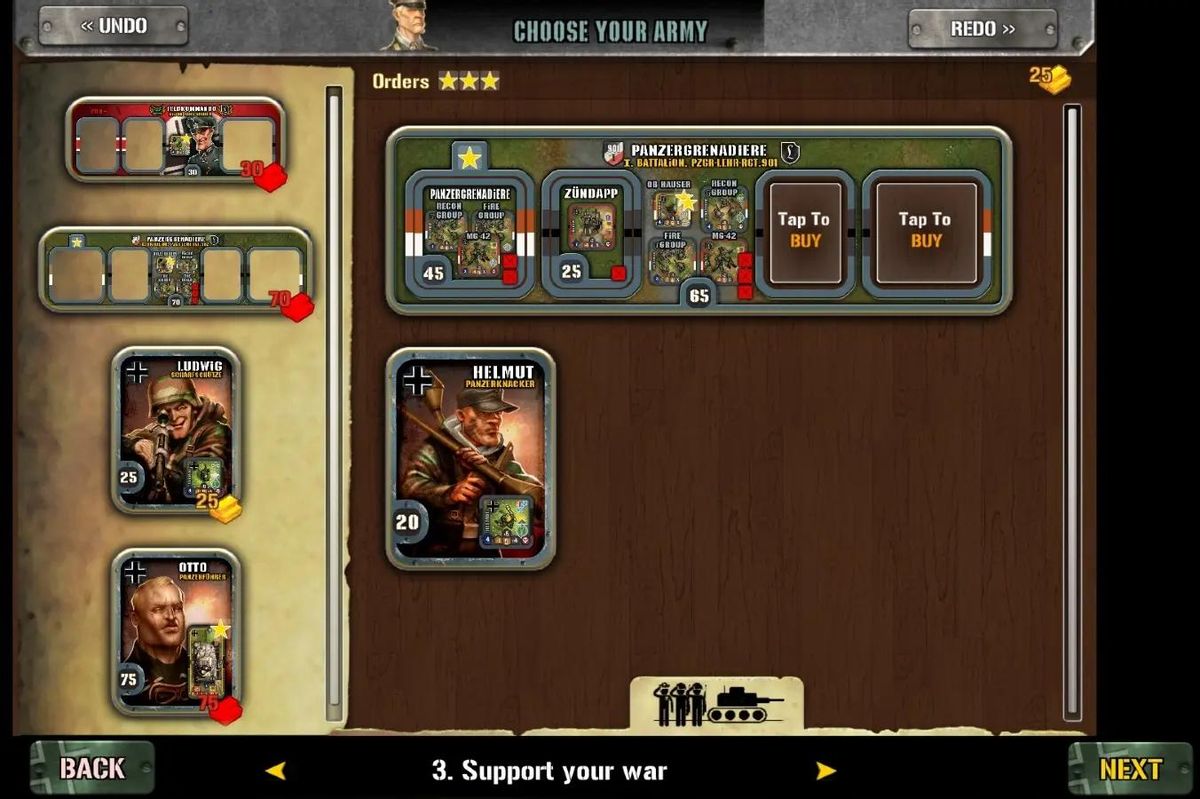Open the infantry and tank tab
Image resolution: width=1200 pixels, height=799 pixels.
pos(716,704)
